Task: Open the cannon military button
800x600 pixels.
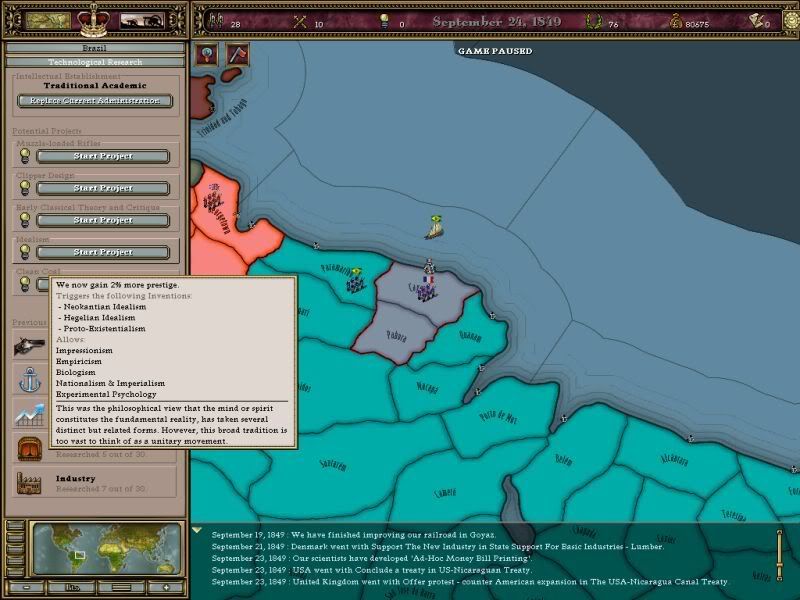Action: tap(142, 20)
